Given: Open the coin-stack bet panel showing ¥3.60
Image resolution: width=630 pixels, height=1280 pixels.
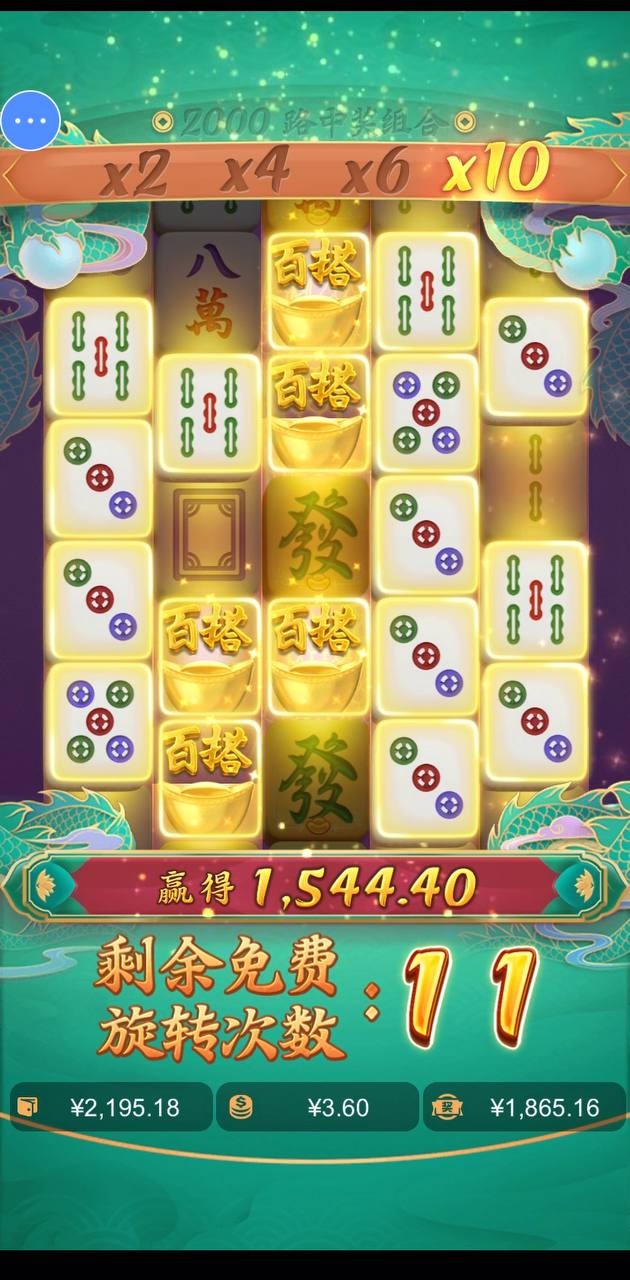Looking at the screenshot, I should (317, 1107).
